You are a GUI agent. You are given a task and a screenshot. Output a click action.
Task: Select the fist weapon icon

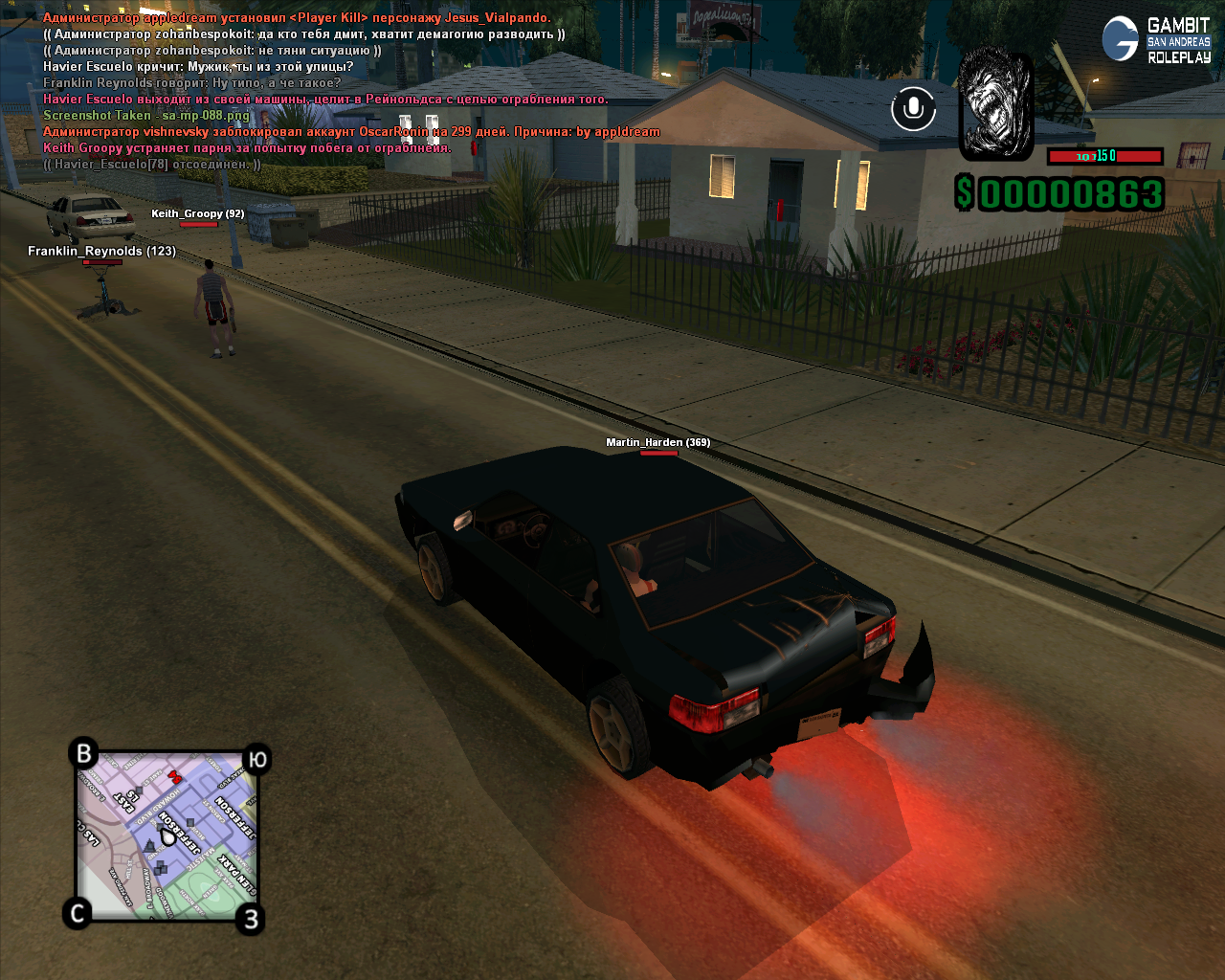[996, 104]
